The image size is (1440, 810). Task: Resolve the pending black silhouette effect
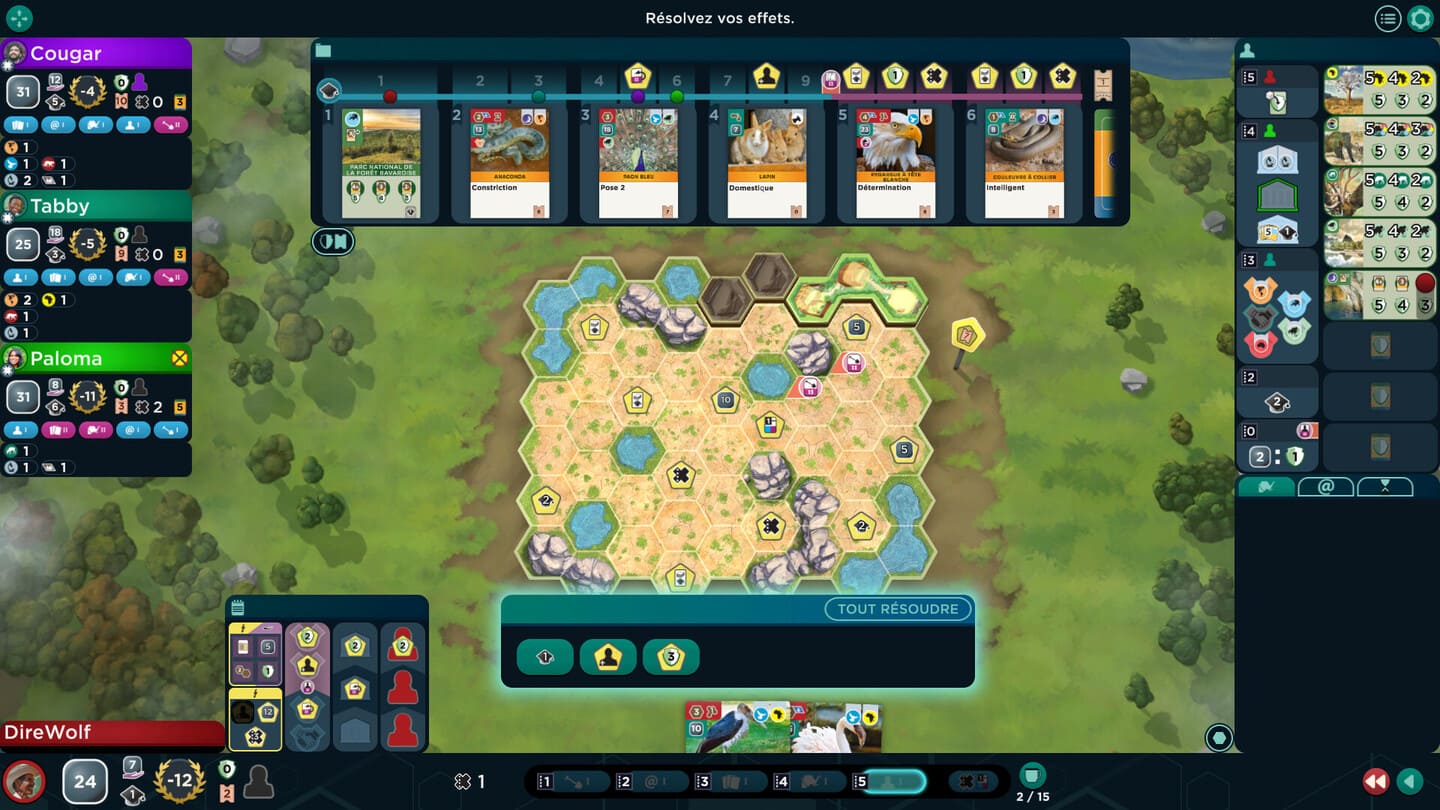coord(608,657)
